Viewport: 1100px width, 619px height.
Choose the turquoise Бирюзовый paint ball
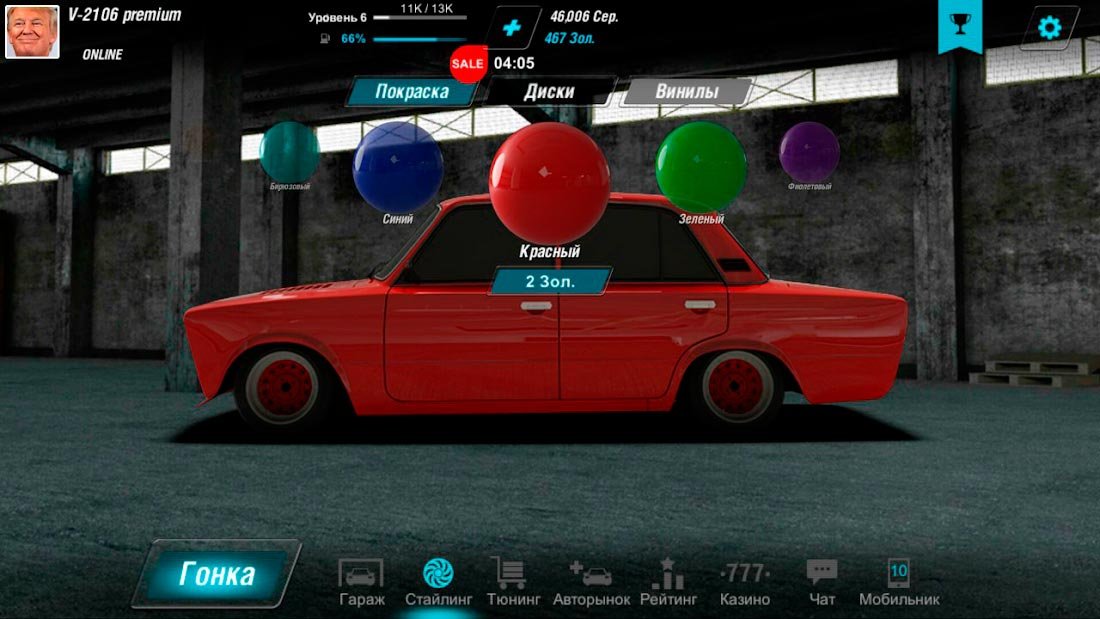coord(289,153)
